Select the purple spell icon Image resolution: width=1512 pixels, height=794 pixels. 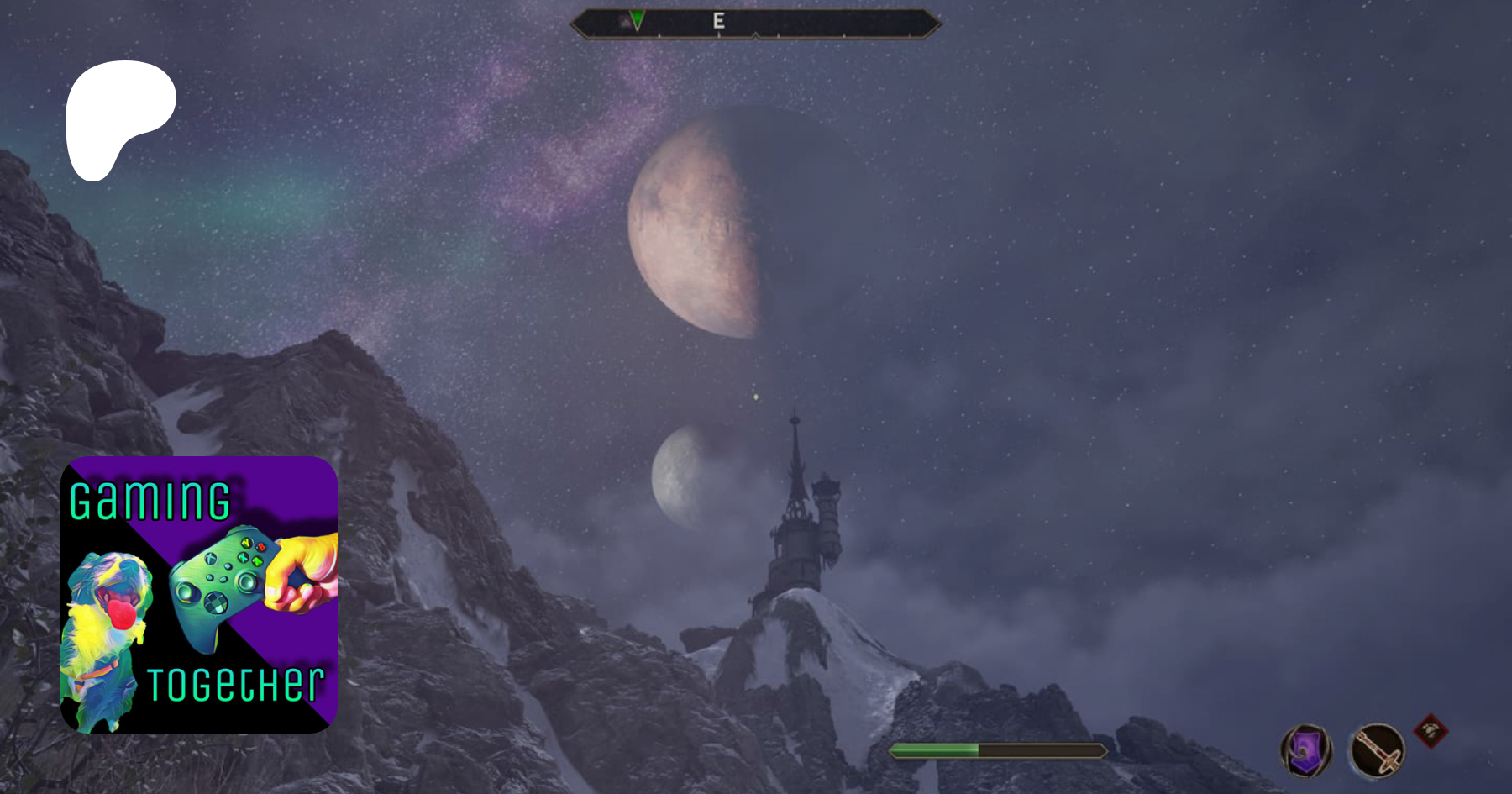(1306, 749)
